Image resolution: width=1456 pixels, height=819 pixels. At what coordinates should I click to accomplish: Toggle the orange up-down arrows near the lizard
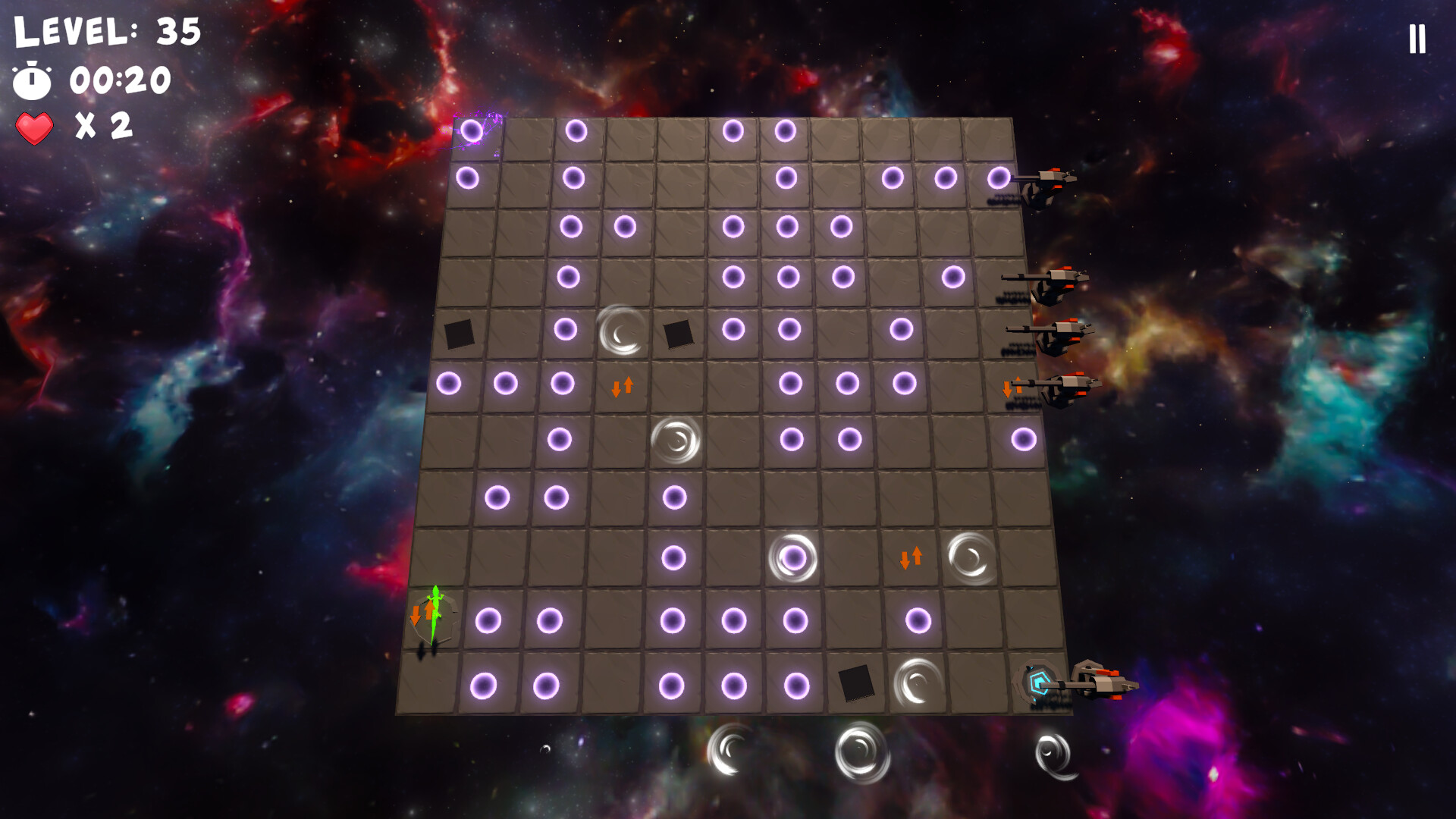coord(422,613)
